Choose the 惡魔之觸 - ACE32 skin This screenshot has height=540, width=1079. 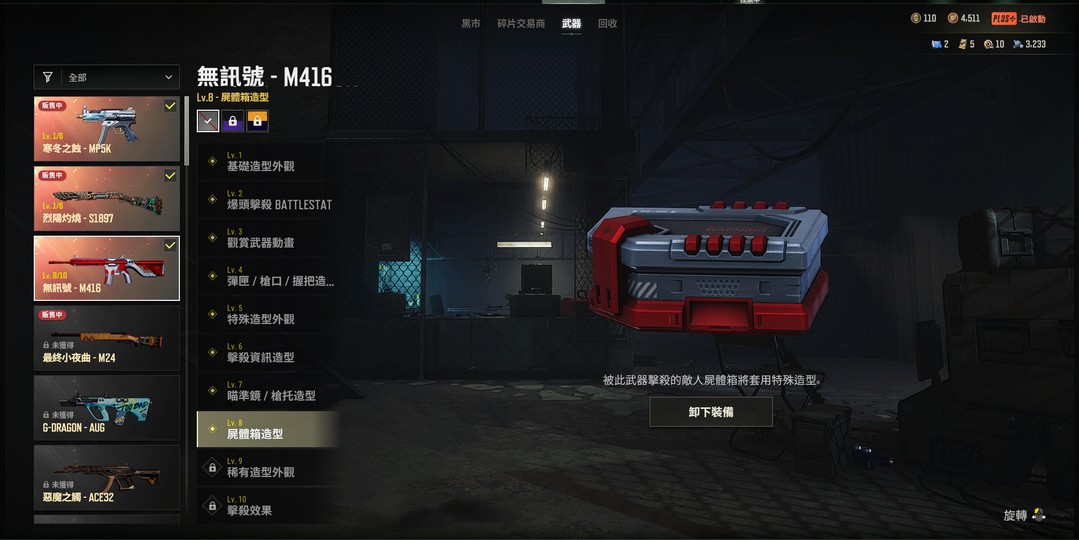pos(107,477)
